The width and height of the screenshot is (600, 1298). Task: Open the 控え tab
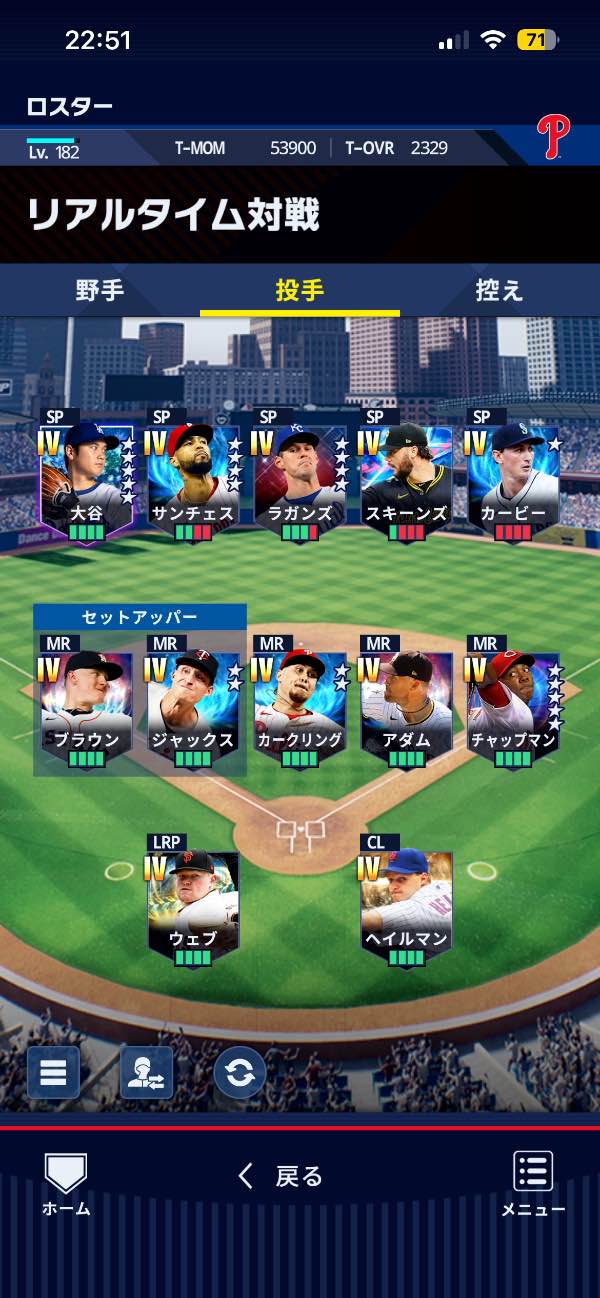tap(499, 291)
